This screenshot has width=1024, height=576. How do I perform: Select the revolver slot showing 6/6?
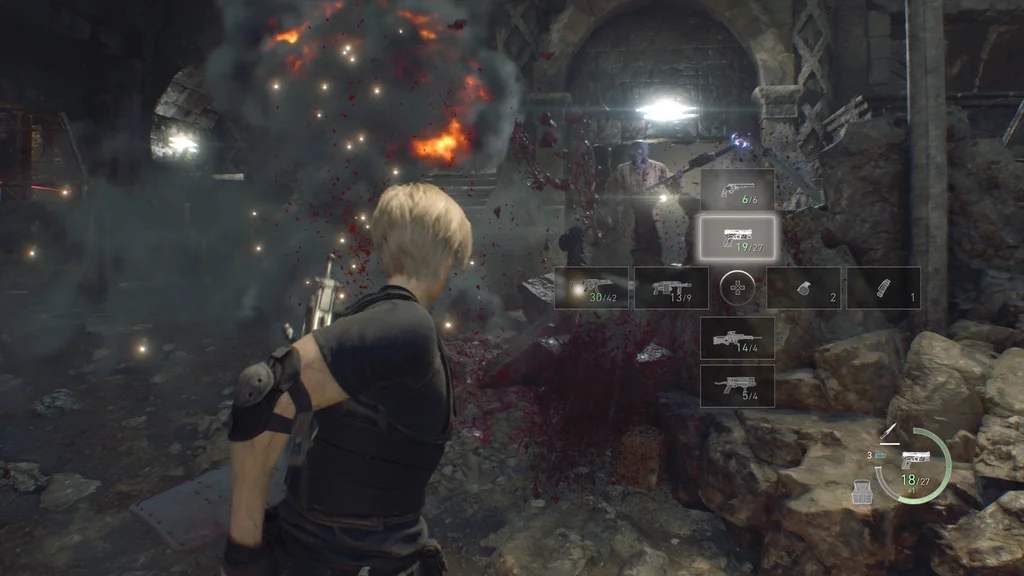(x=737, y=189)
